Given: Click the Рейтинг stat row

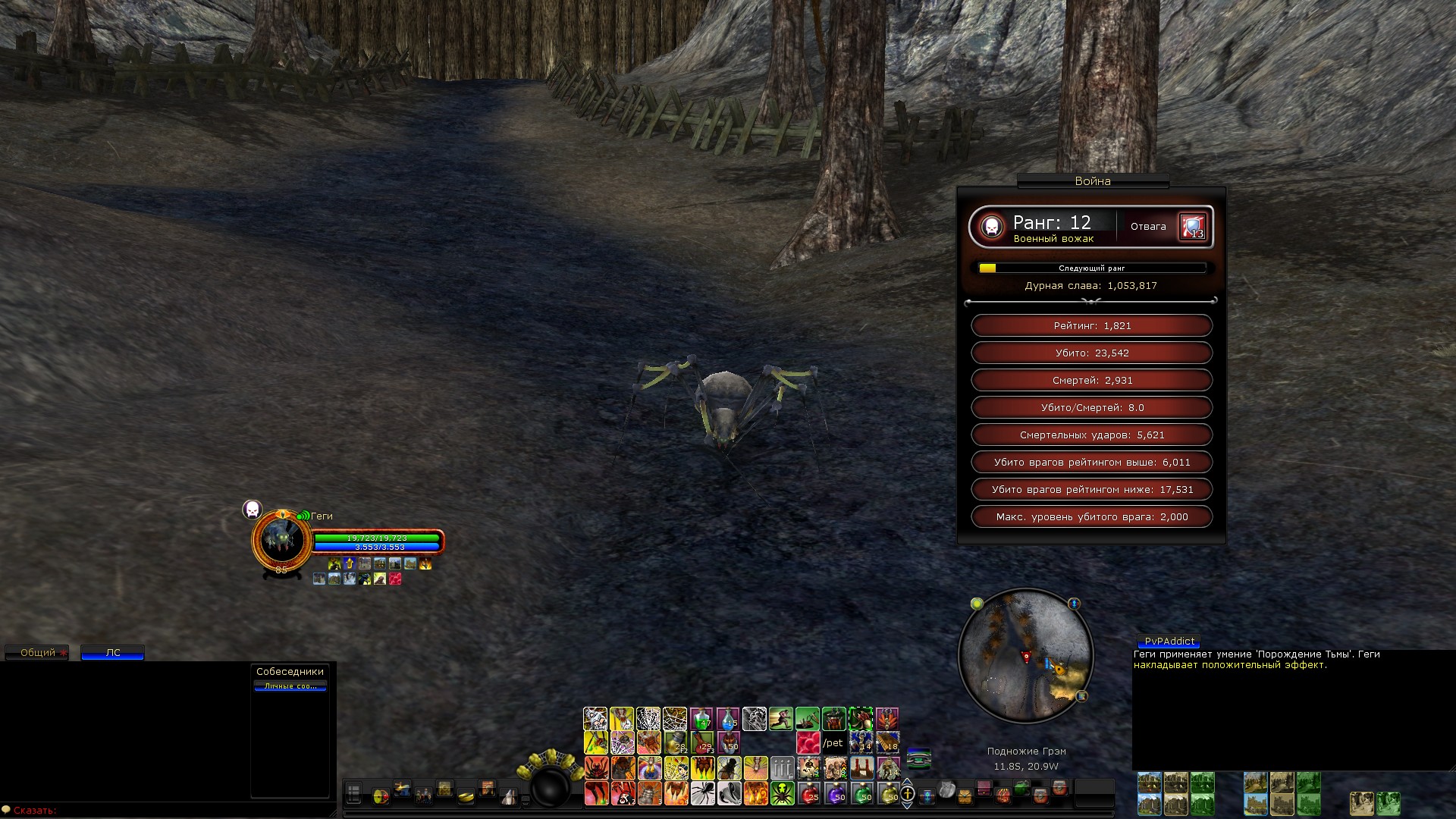Looking at the screenshot, I should pyautogui.click(x=1091, y=326).
